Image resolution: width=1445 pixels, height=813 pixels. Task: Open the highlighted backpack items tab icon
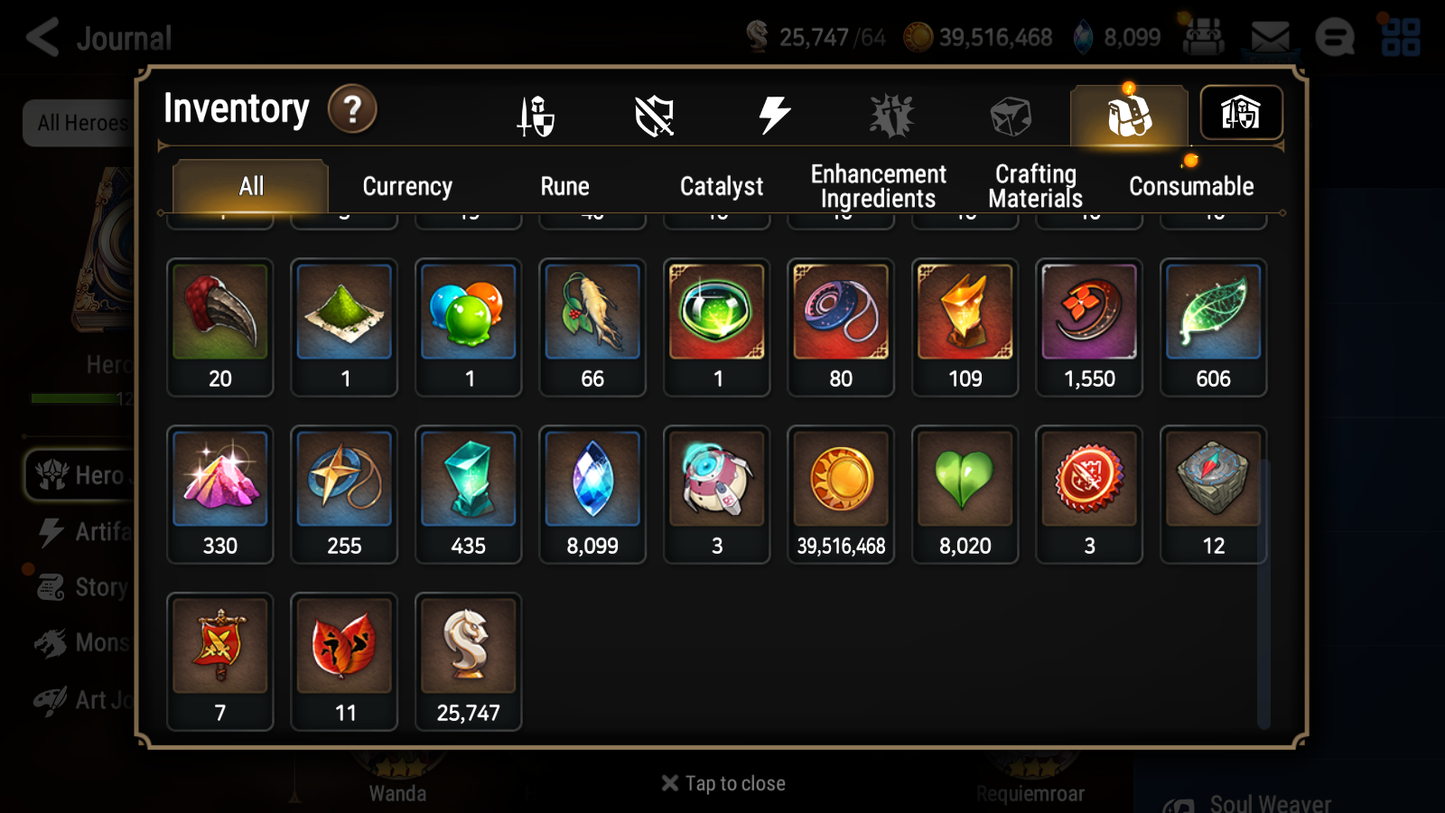[x=1128, y=113]
